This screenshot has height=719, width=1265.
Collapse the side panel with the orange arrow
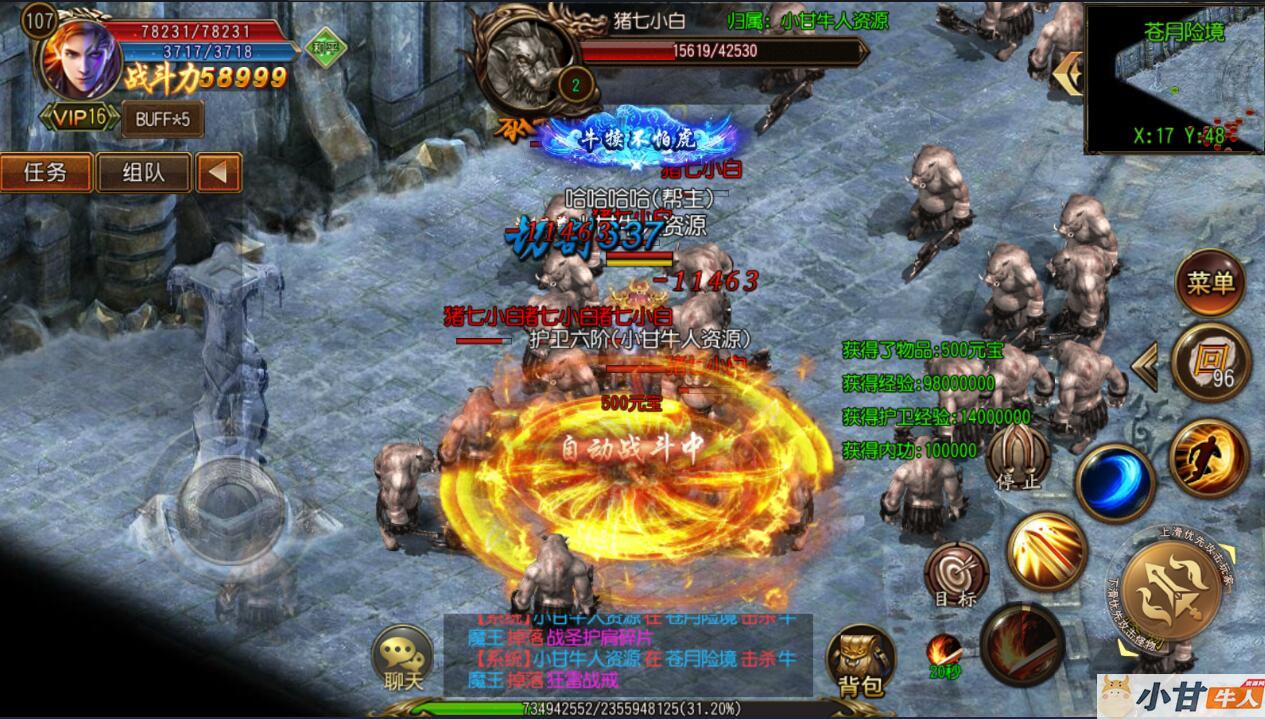click(218, 172)
